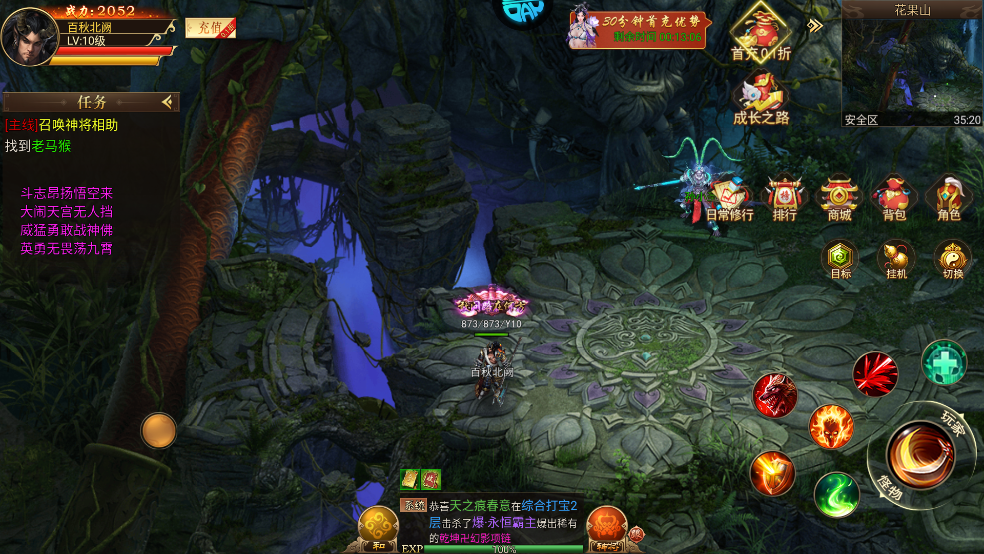The image size is (984, 554).
Task: Activate the flaming skull skill
Action: point(830,428)
